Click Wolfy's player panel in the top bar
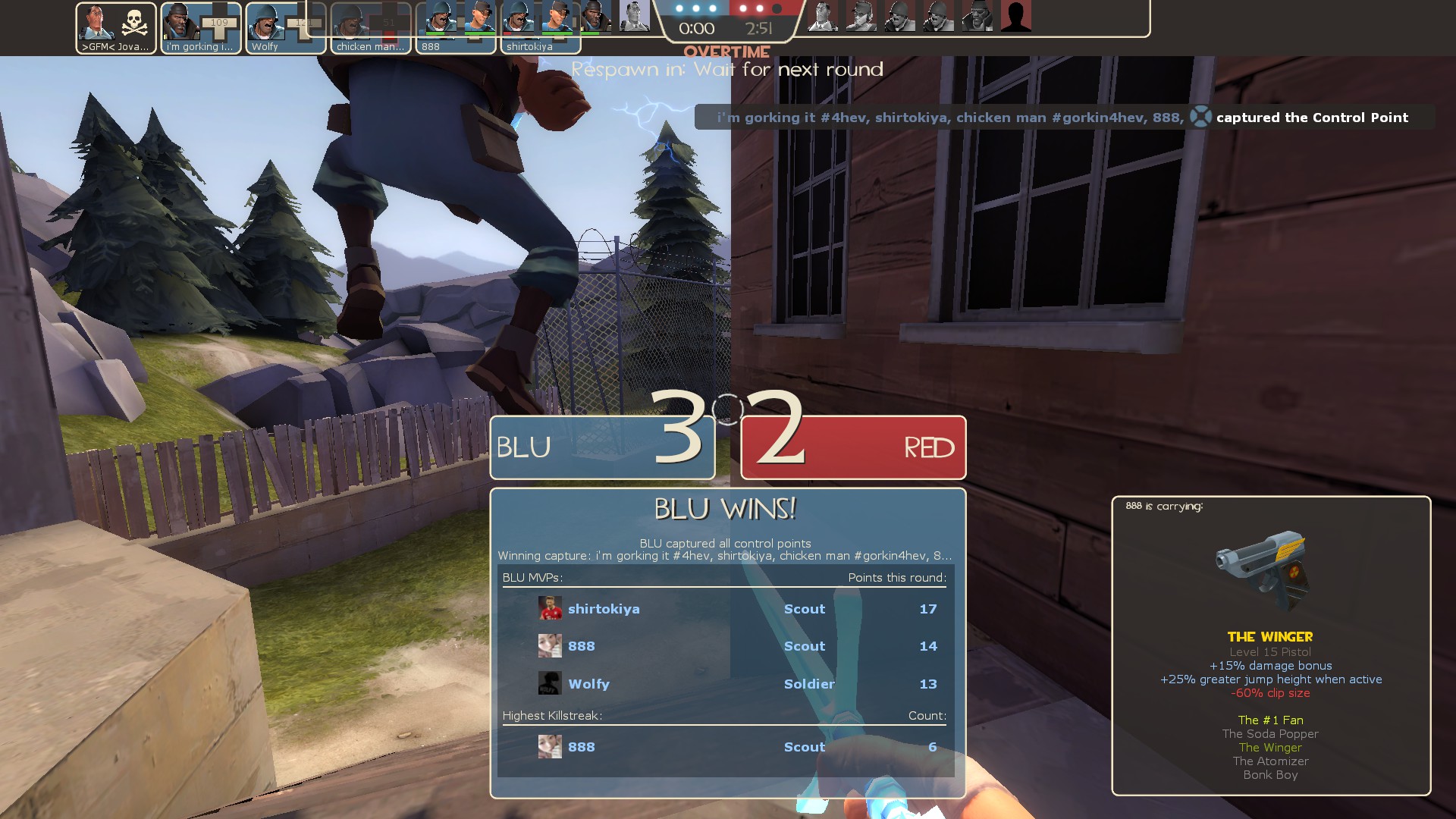Image resolution: width=1456 pixels, height=819 pixels. tap(286, 28)
